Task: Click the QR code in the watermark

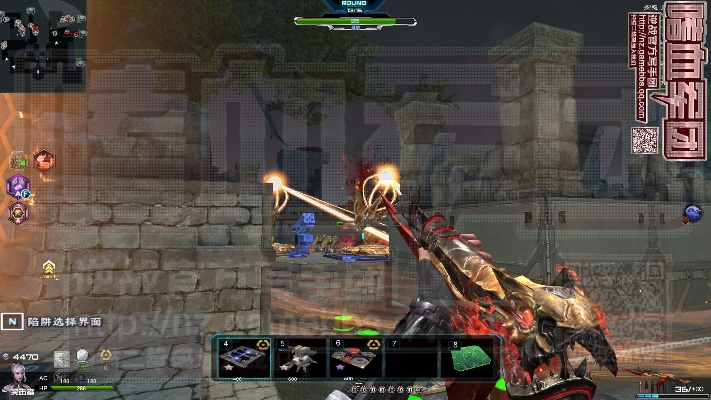Action: pyautogui.click(x=643, y=139)
